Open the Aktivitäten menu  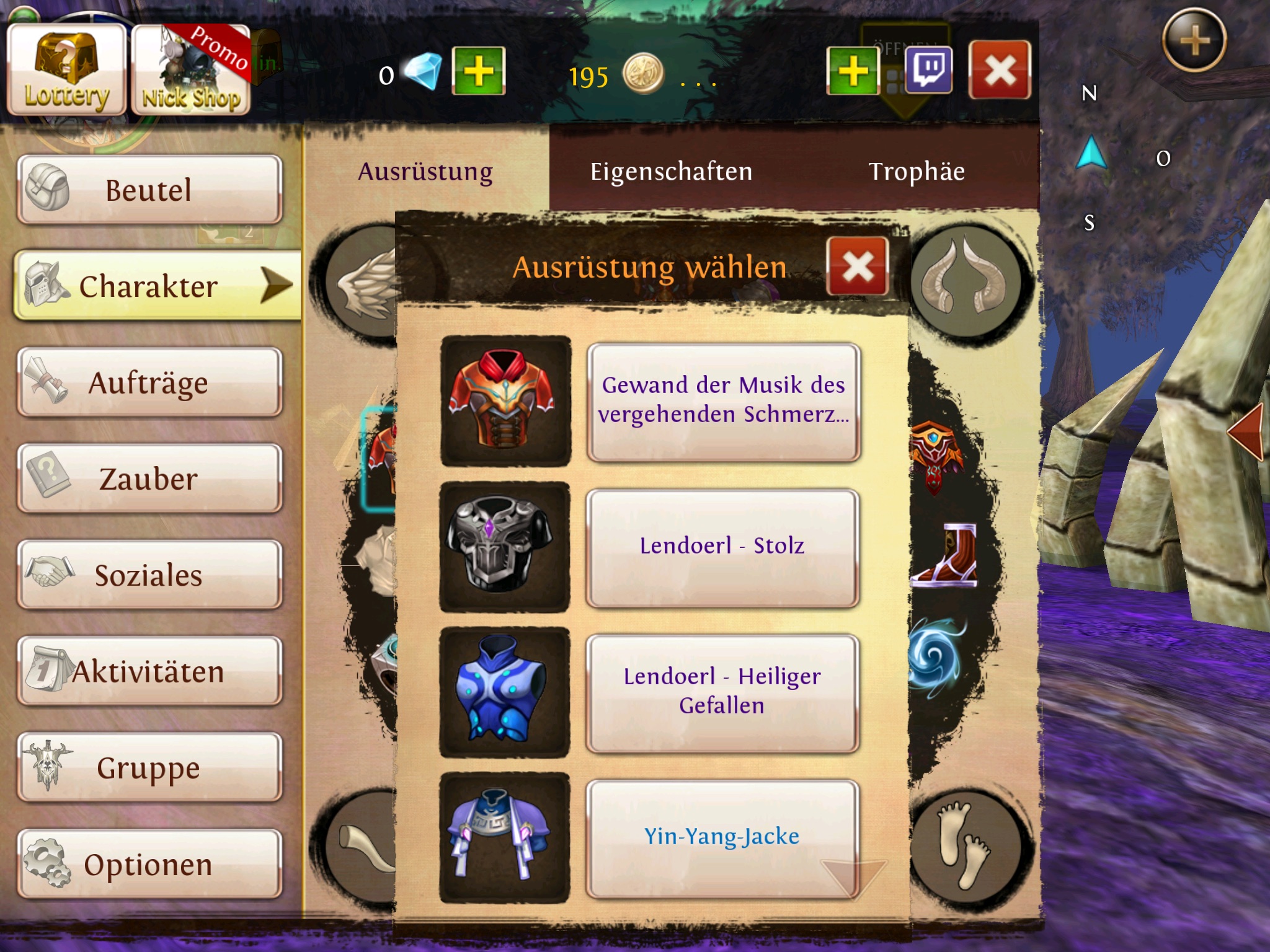[149, 672]
